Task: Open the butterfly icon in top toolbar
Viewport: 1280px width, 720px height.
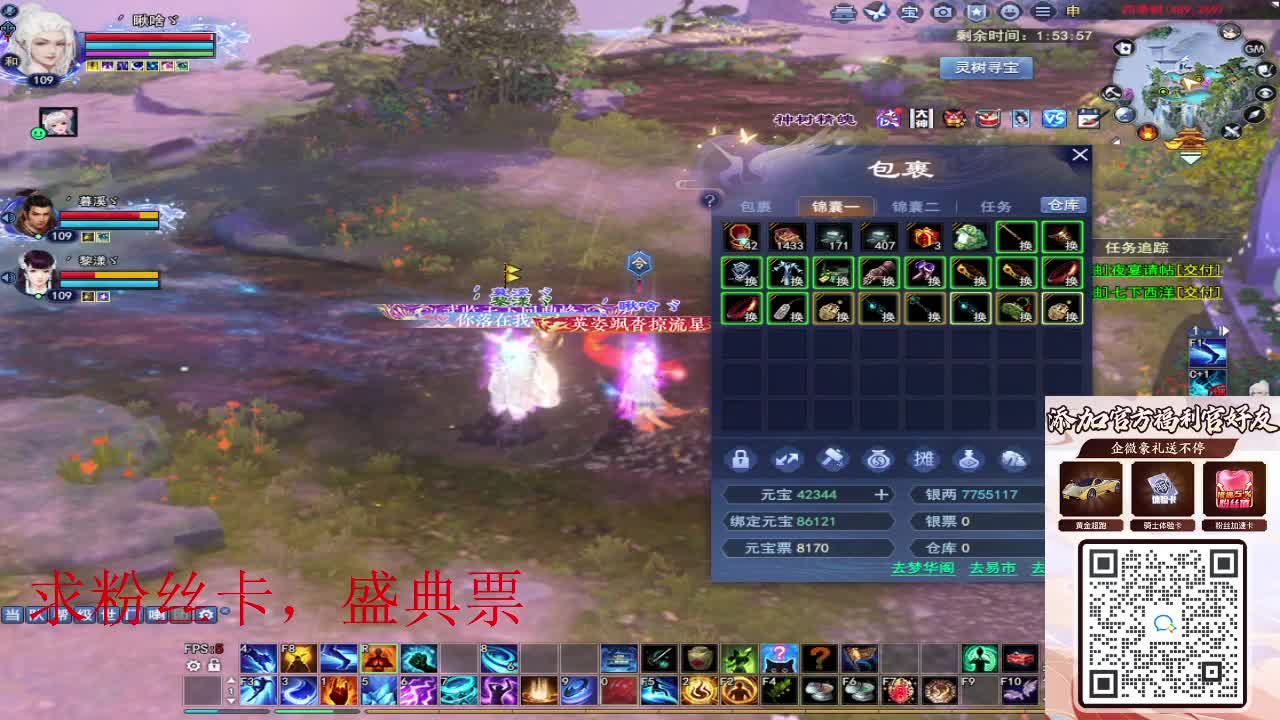Action: [x=878, y=13]
